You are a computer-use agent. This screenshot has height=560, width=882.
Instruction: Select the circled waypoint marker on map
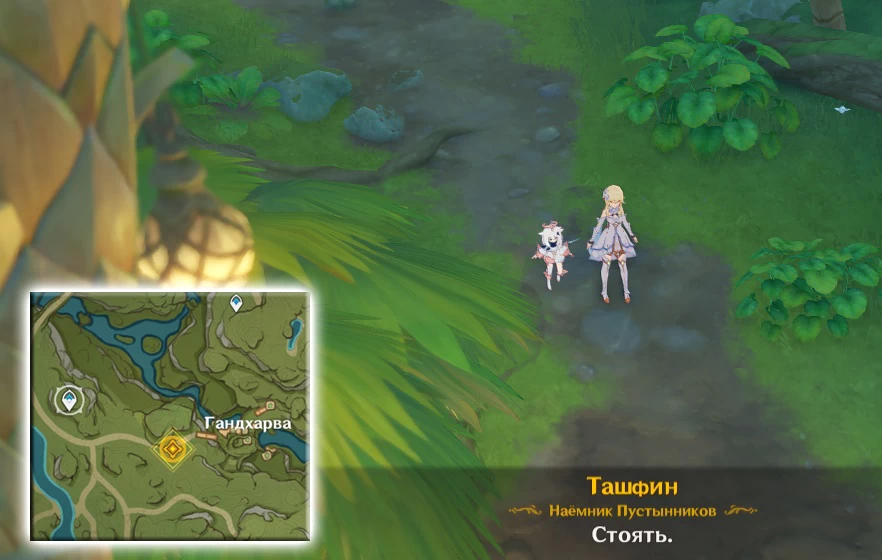[x=69, y=402]
